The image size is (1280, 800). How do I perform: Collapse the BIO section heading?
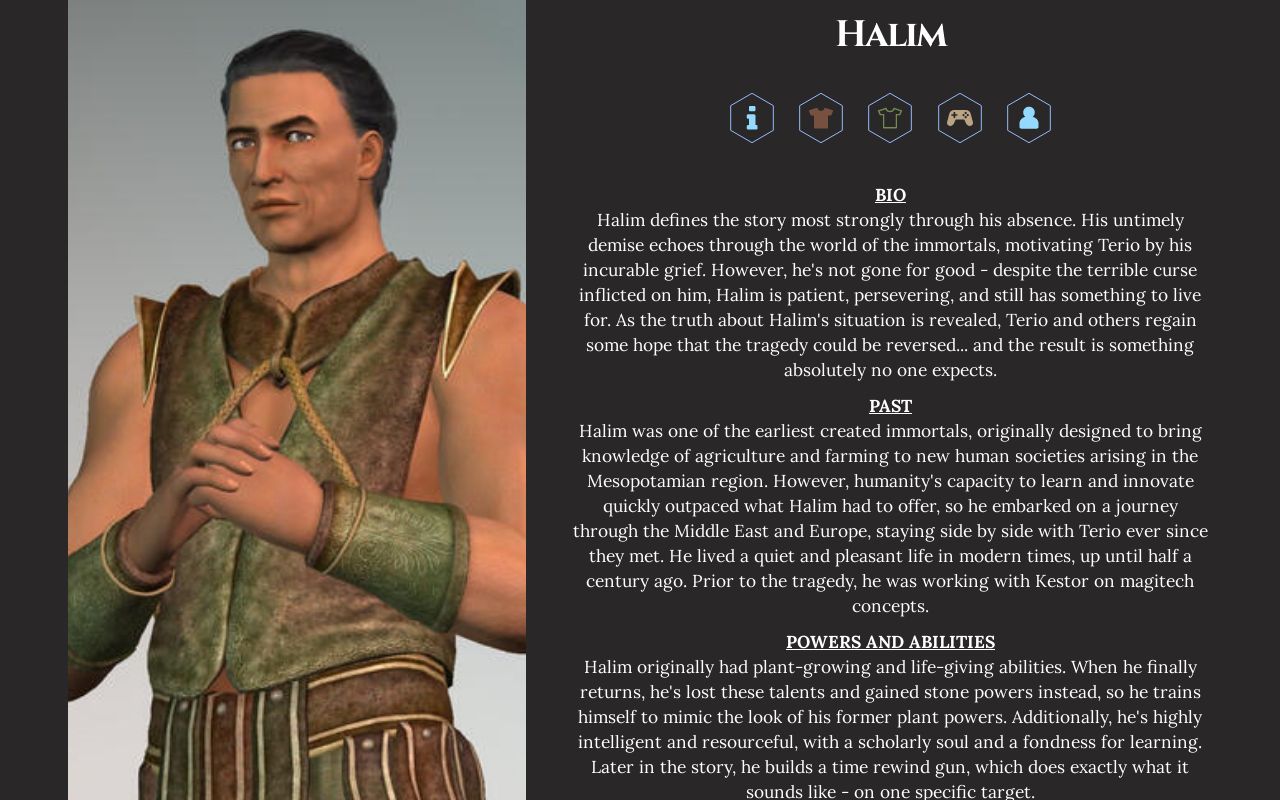pos(890,195)
